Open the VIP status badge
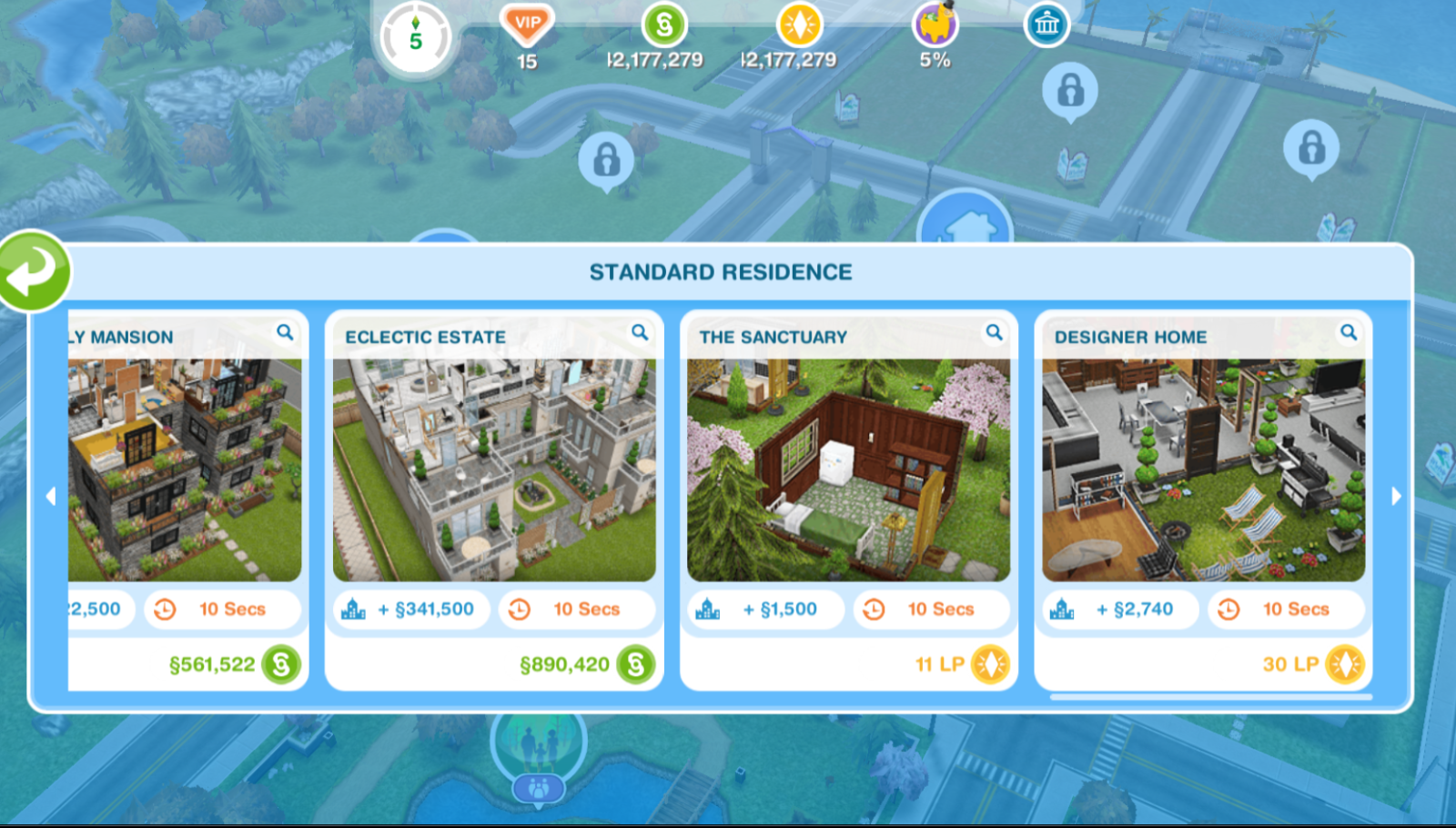1456x828 pixels. click(x=527, y=25)
